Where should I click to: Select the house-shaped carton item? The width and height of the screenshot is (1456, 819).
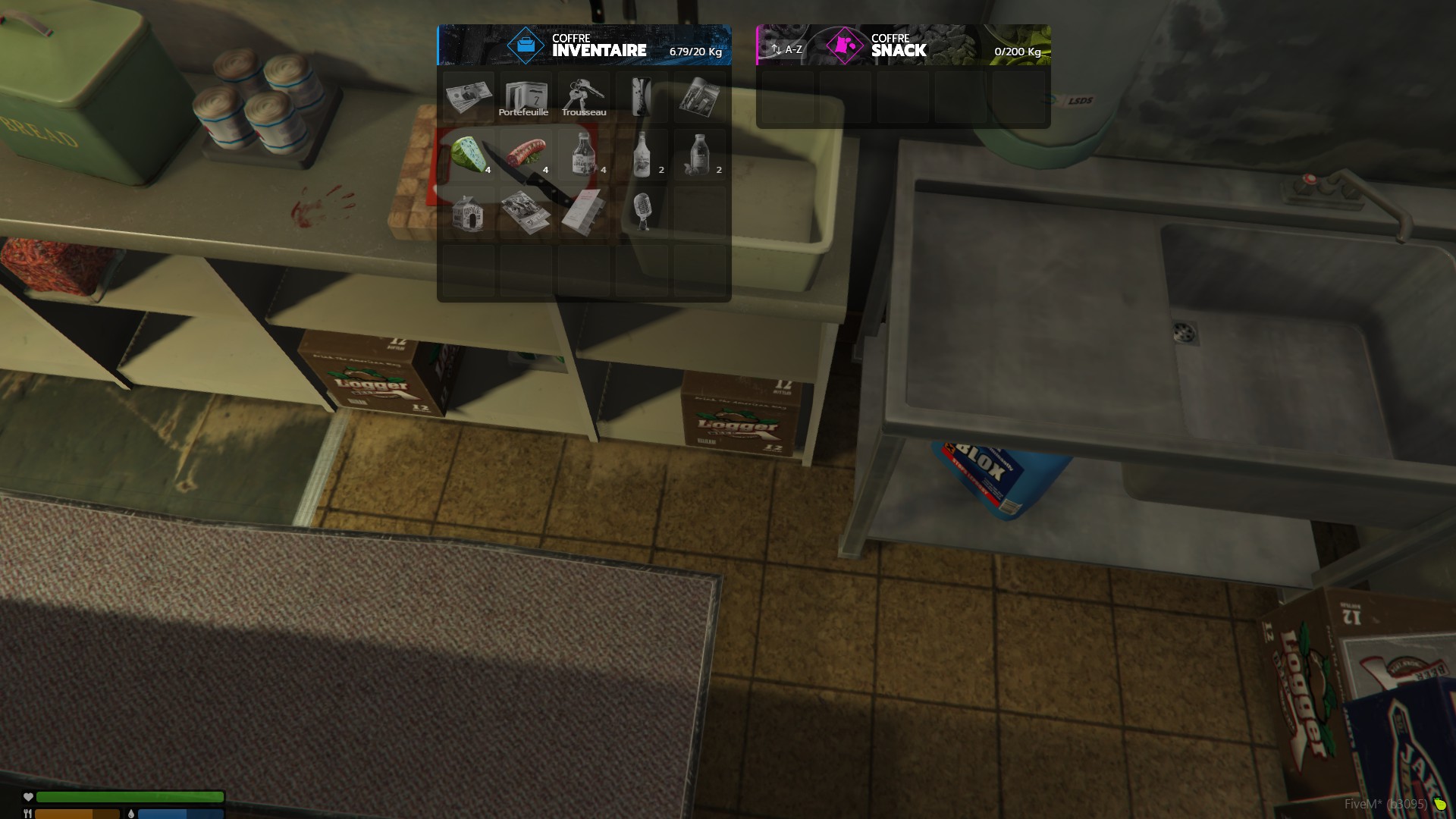pos(468,212)
